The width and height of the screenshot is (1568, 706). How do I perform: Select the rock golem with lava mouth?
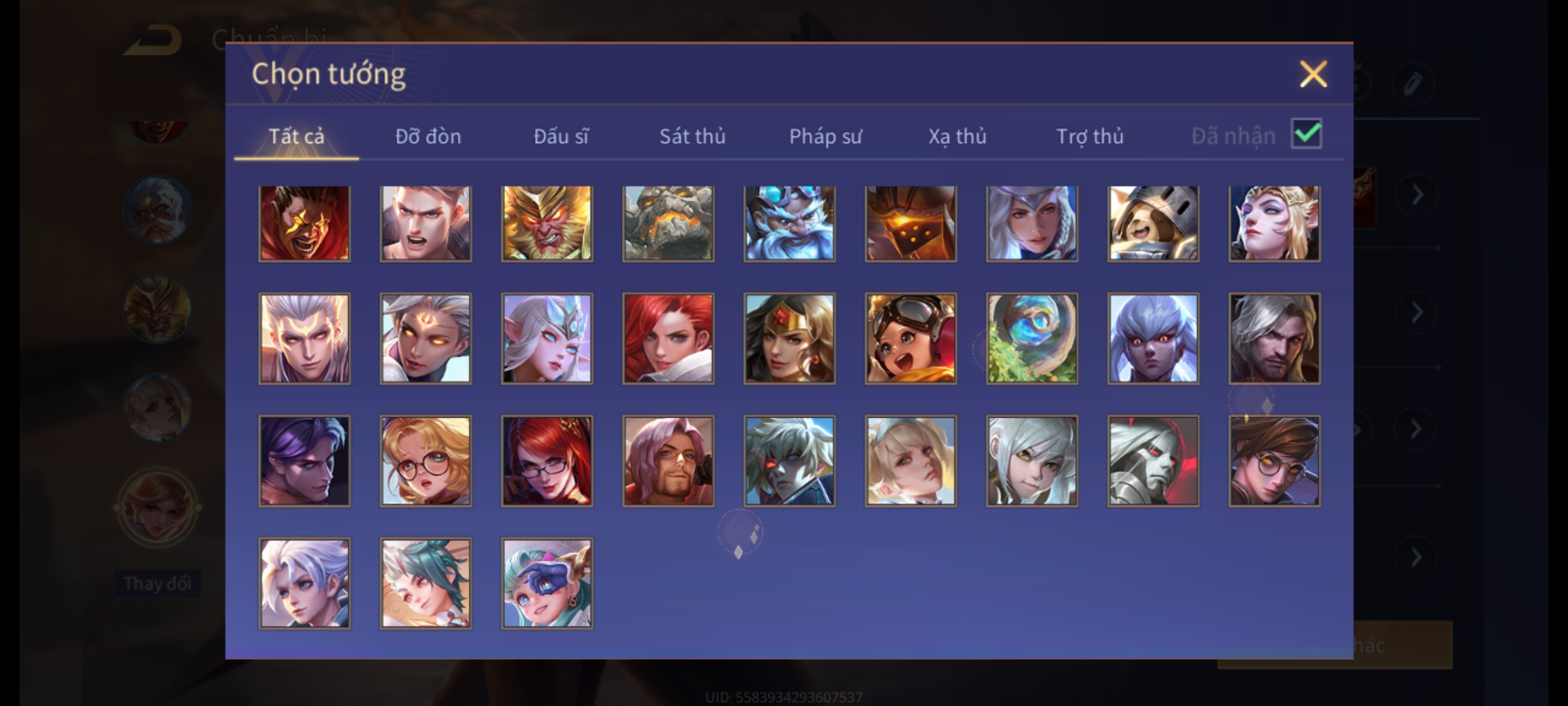click(x=668, y=224)
